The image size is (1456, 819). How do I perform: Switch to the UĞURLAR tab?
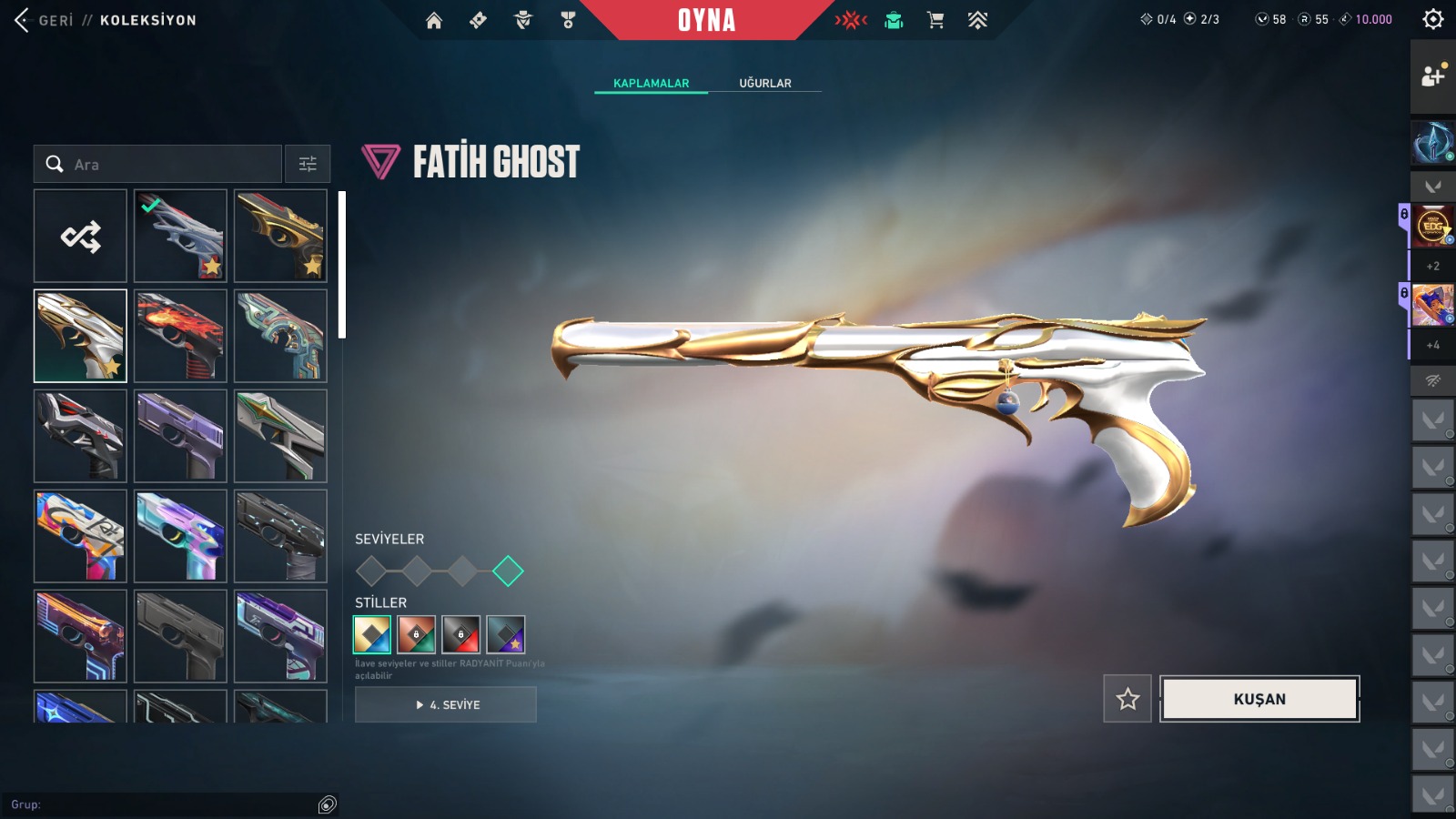point(764,83)
